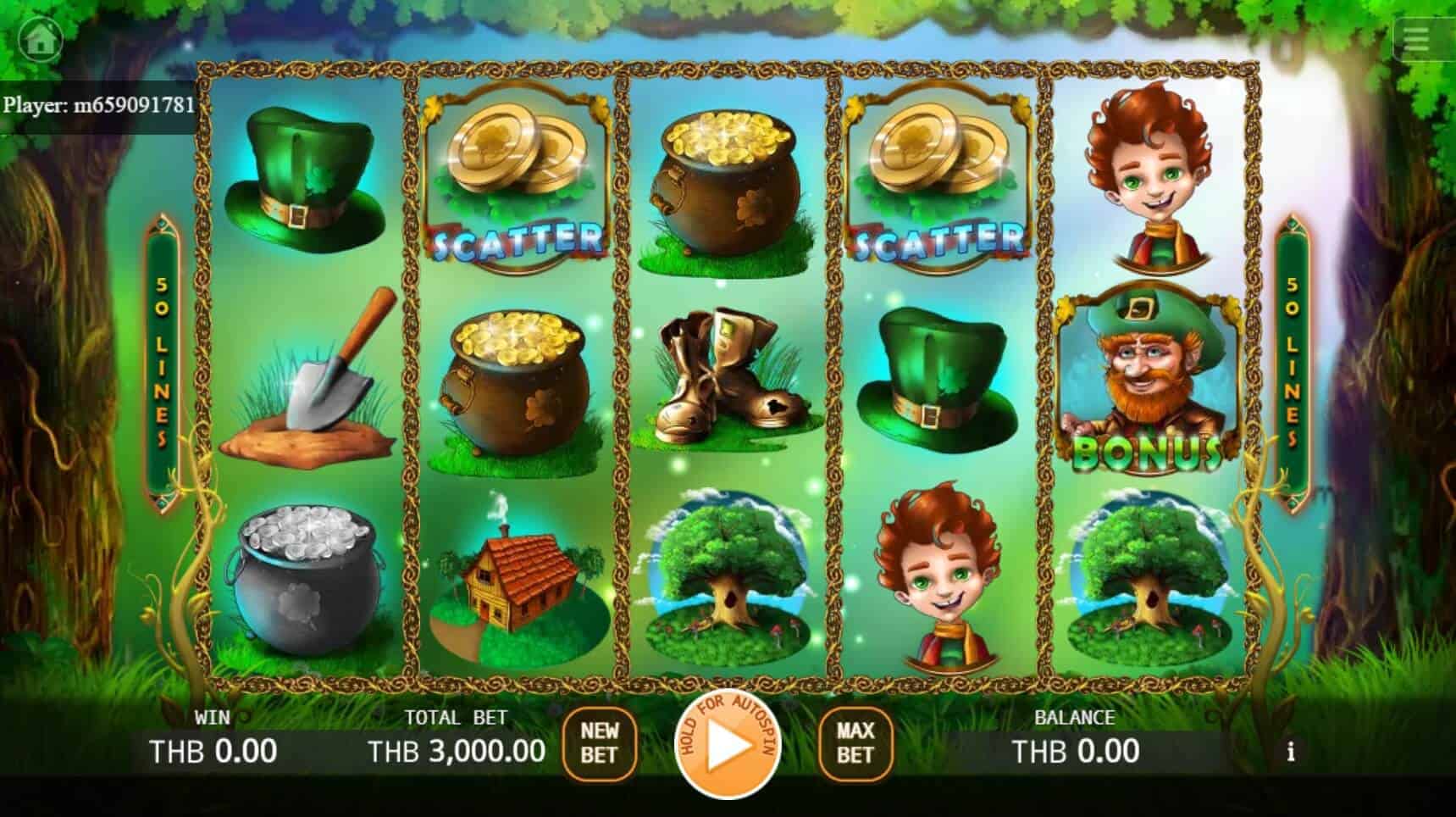
Task: Click the info icon near the balance display
Action: pos(1292,751)
